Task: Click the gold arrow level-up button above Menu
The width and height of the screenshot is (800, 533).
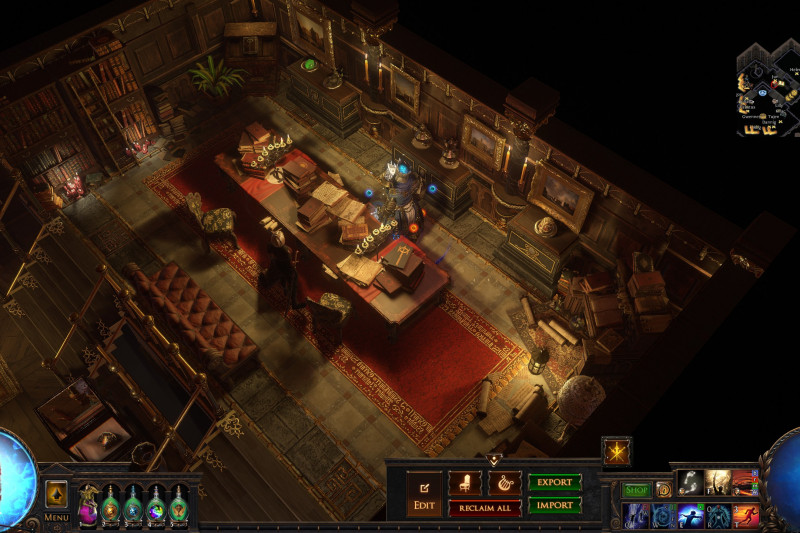Action: [56, 494]
